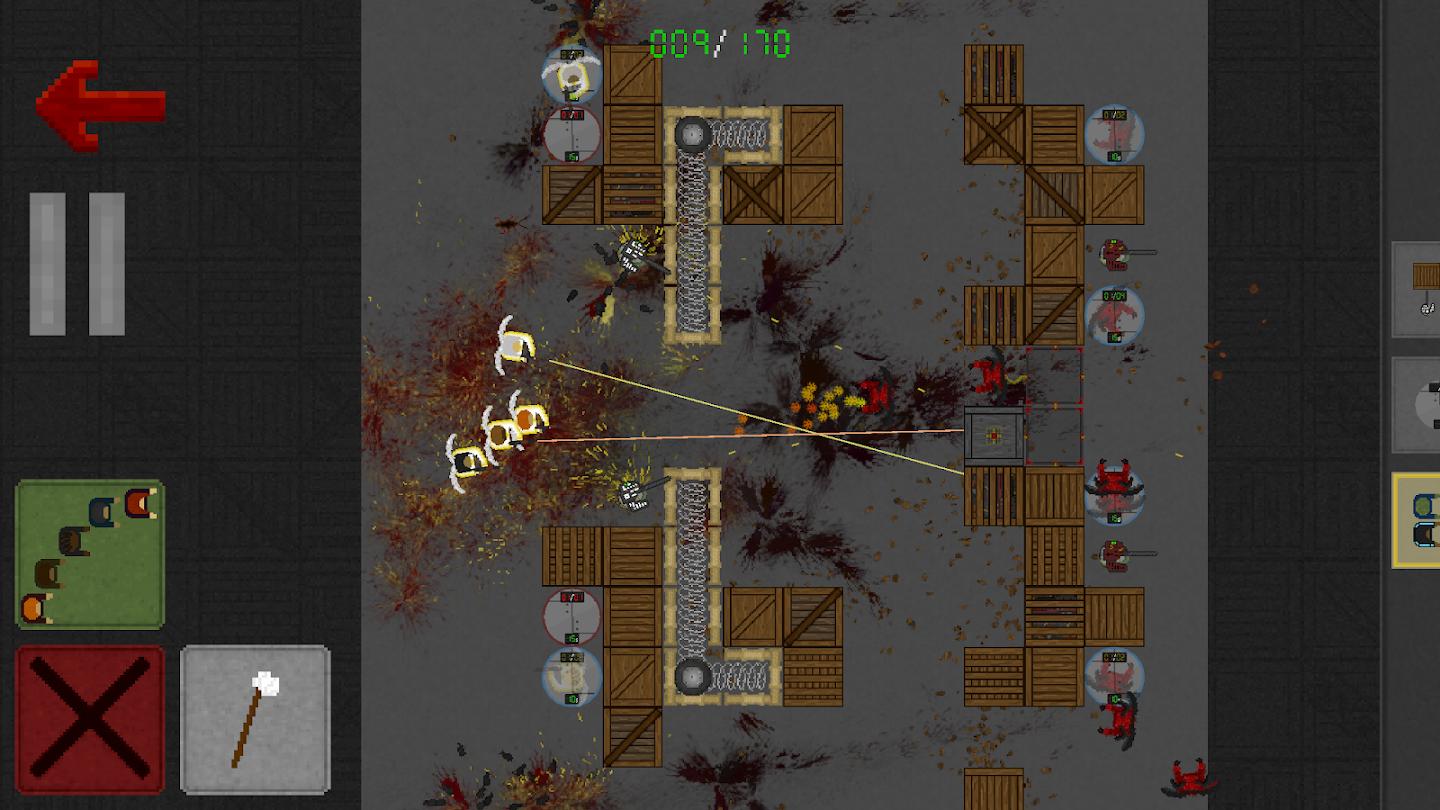Click the landmine with red corner markers
Screen dimensions: 1440x810
point(996,435)
